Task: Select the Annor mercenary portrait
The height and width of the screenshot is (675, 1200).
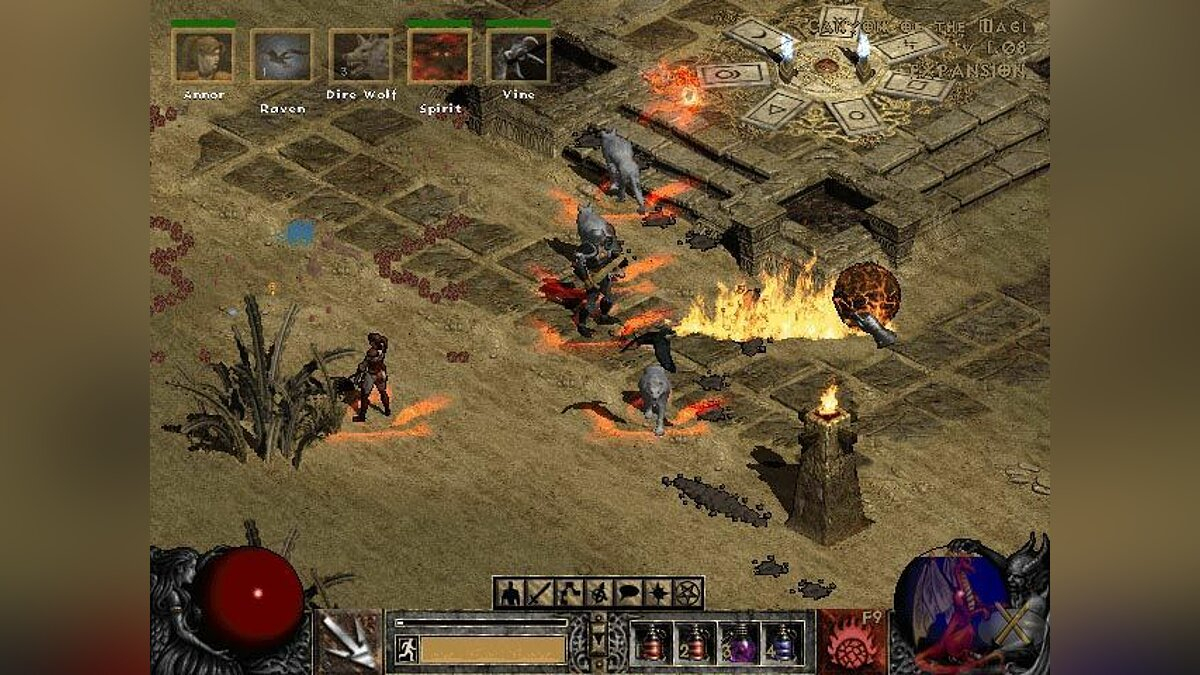Action: [203, 56]
